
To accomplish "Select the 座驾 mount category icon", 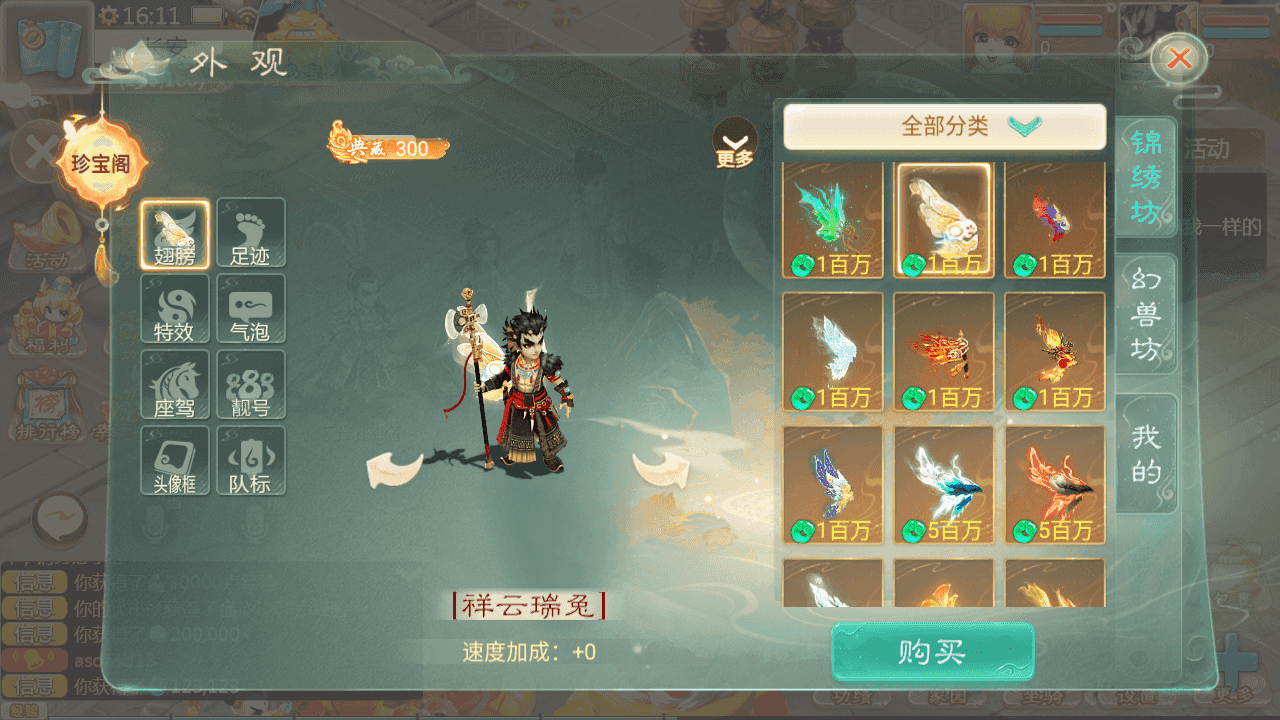I will [175, 384].
